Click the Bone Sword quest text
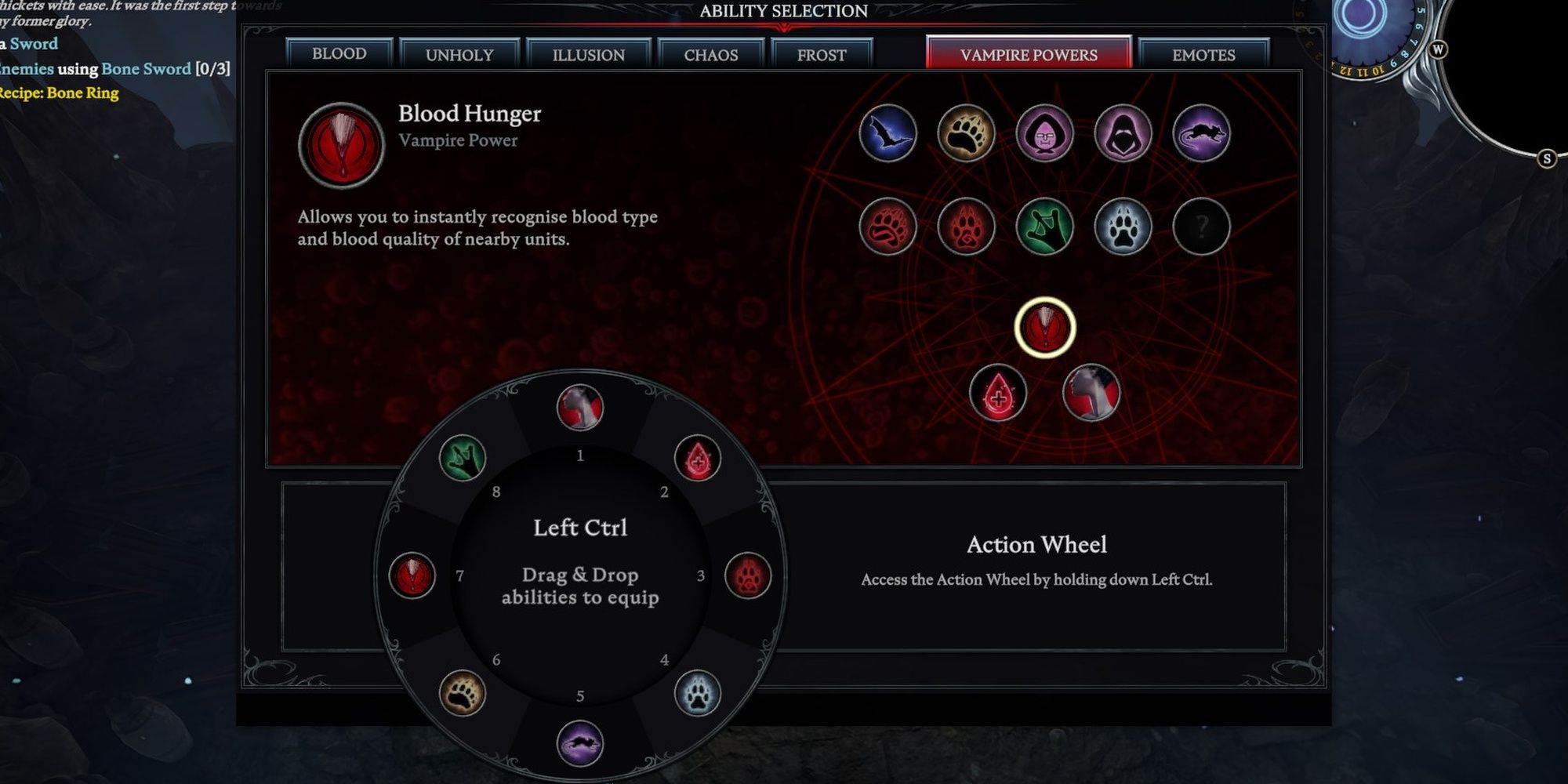Screen dimensions: 1568x784 (149, 69)
